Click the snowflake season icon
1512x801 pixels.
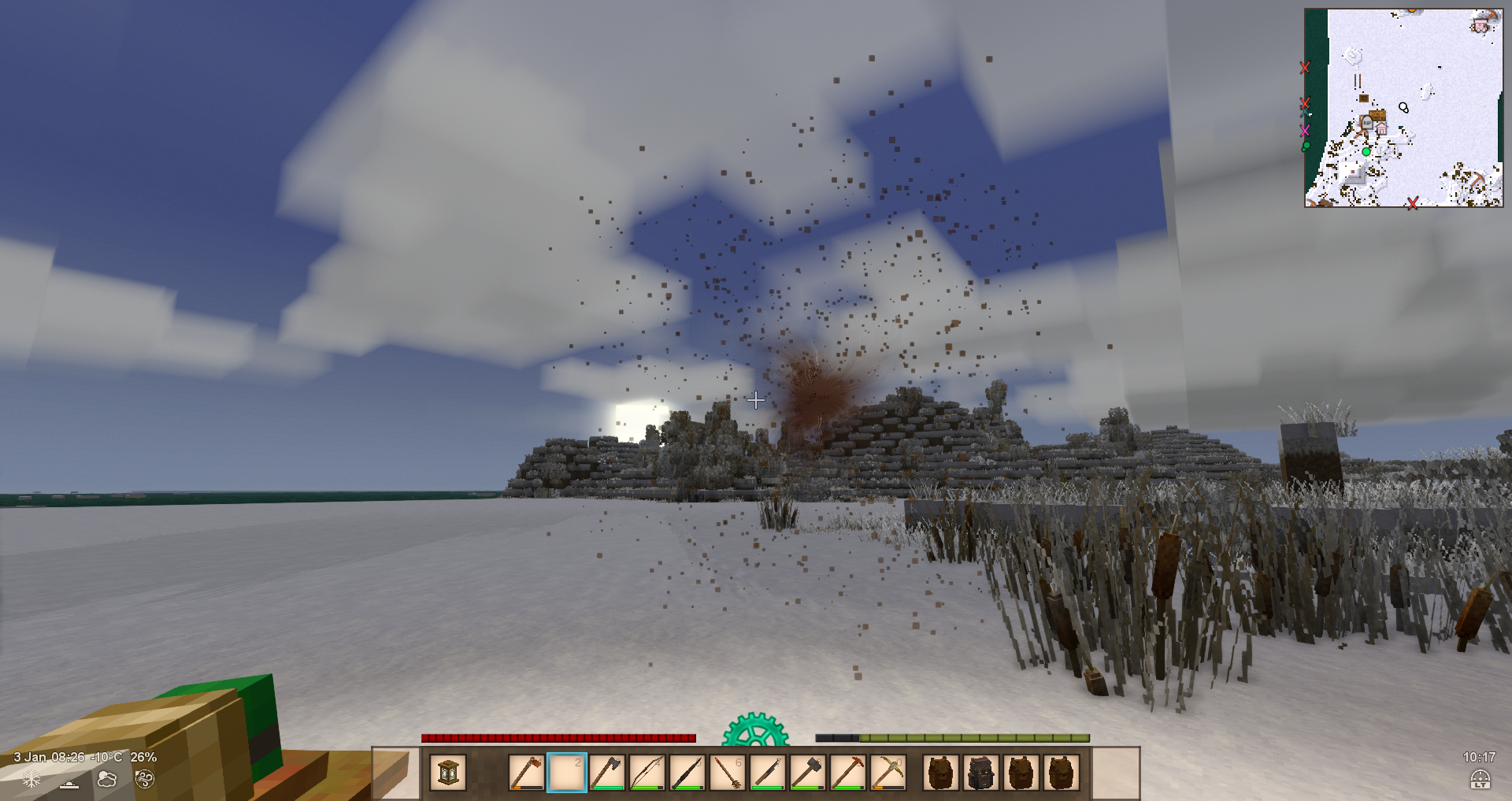point(31,779)
